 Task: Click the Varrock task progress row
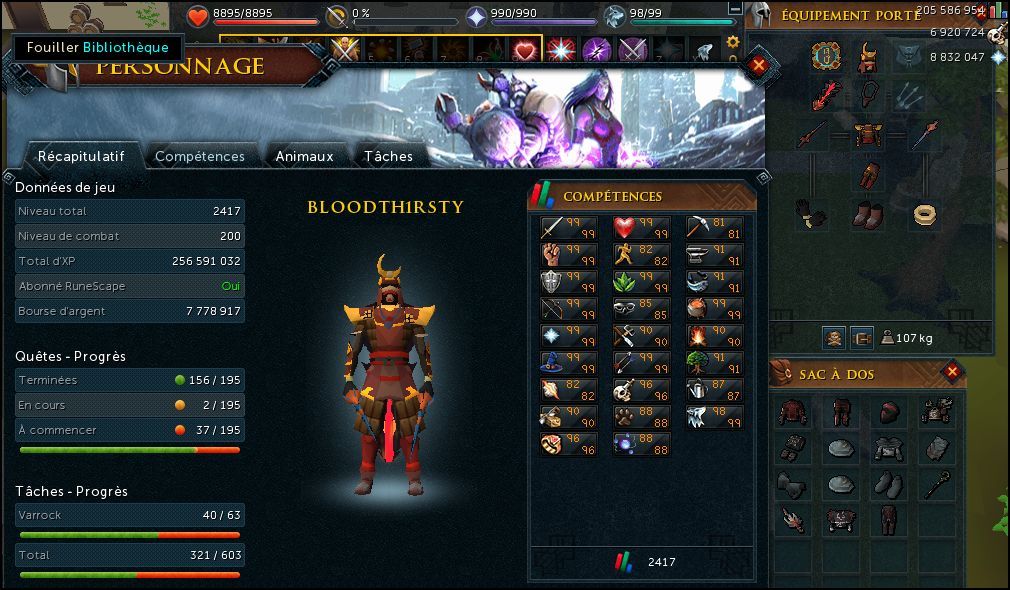pyautogui.click(x=130, y=516)
